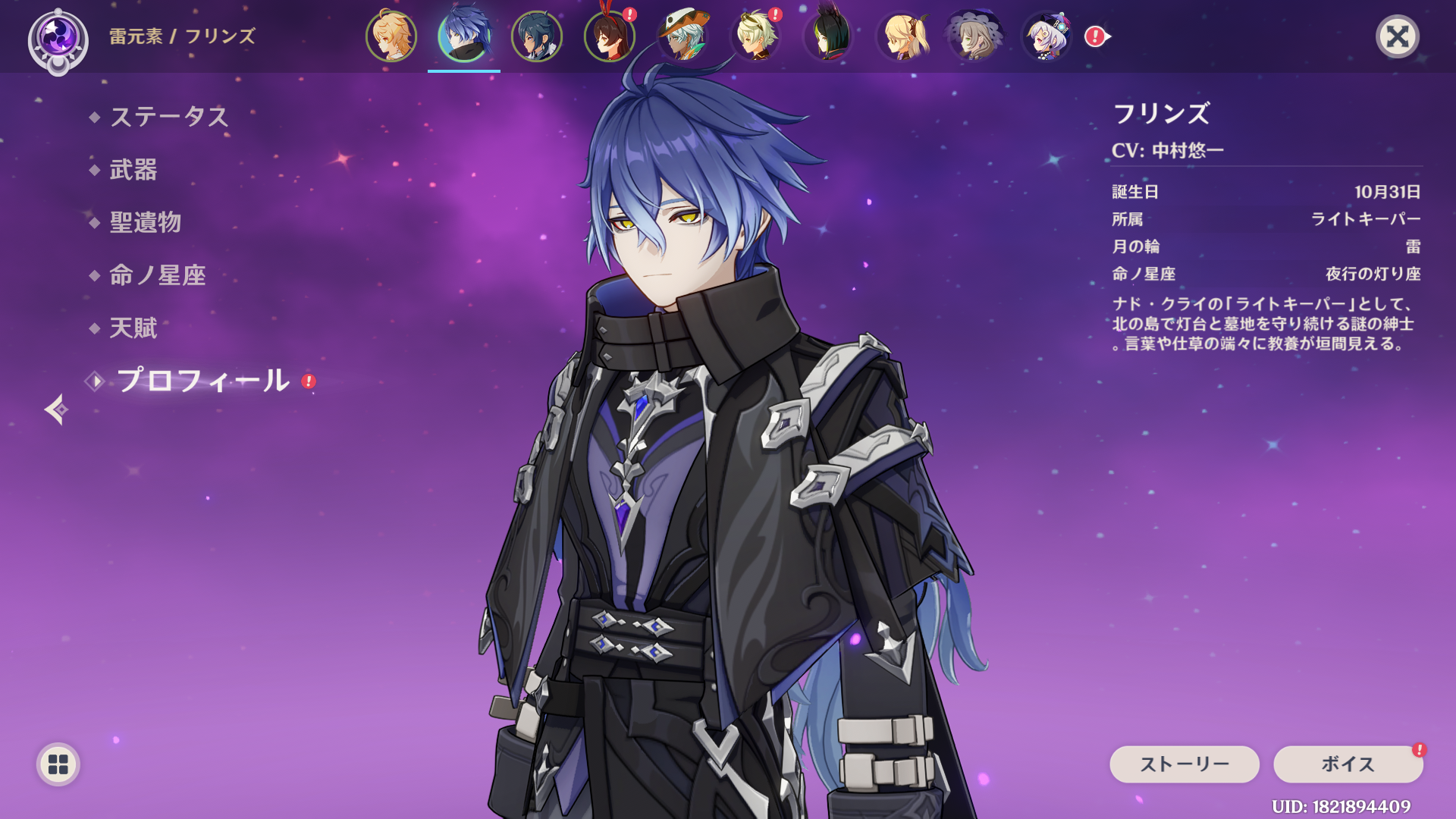Select the 武器 menu entry
Image resolution: width=1456 pixels, height=819 pixels.
pos(133,170)
